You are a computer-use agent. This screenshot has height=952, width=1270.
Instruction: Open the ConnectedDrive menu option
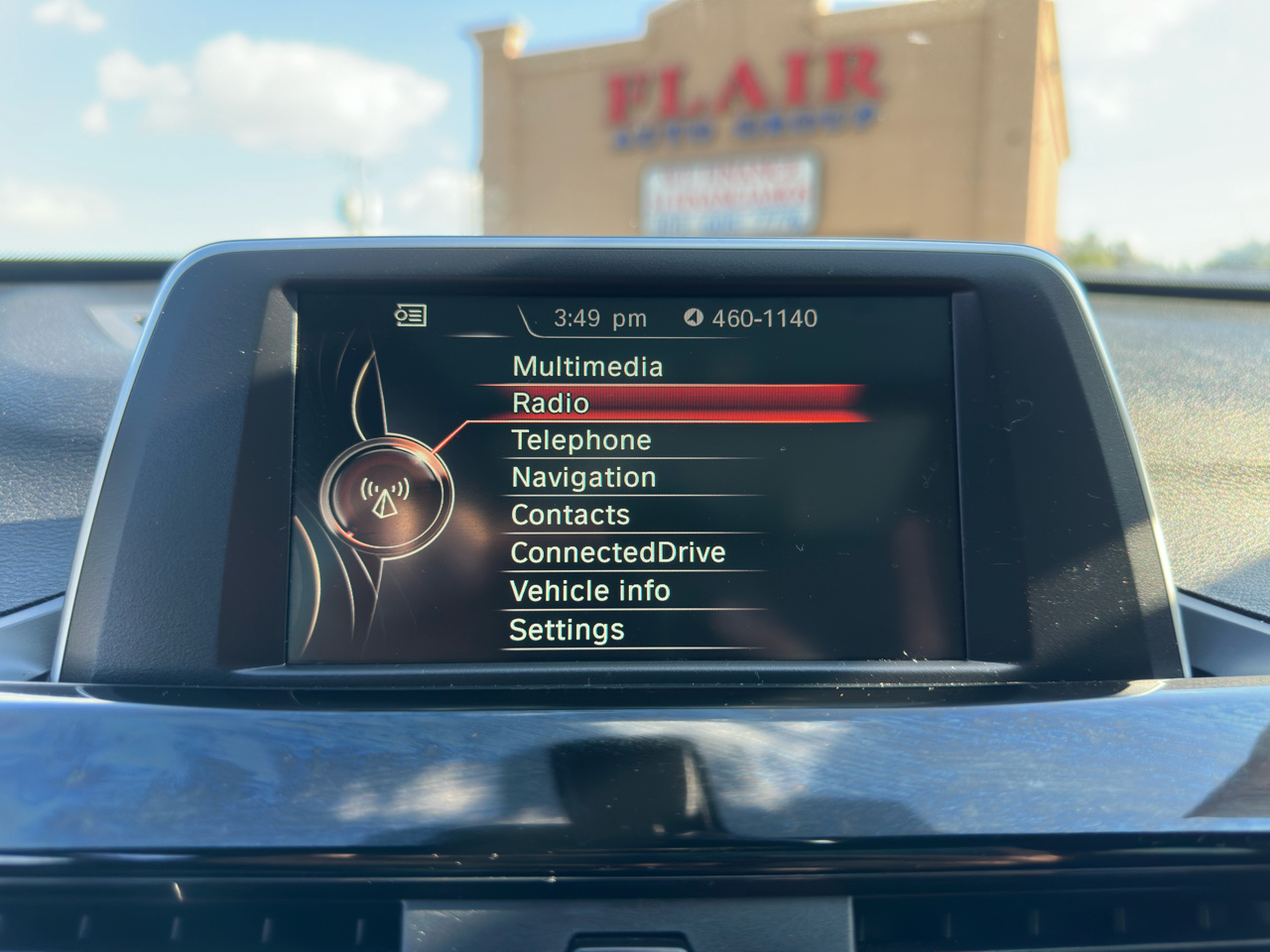[617, 552]
